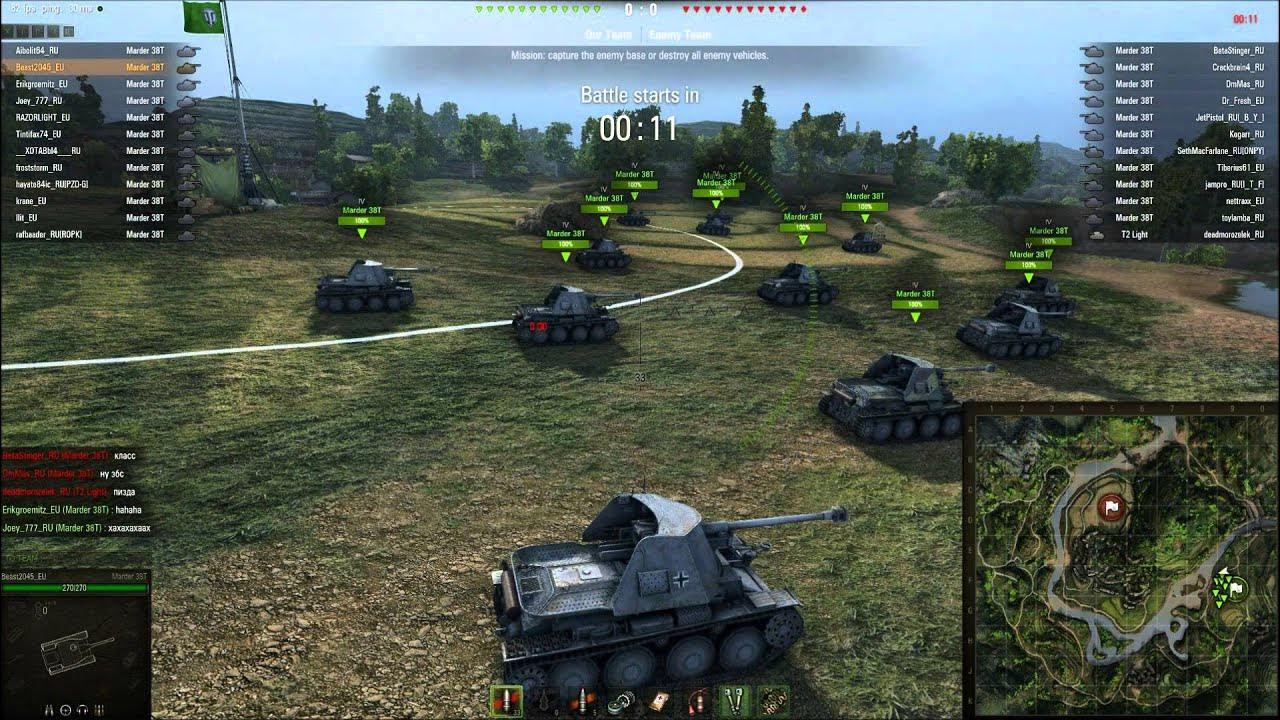Select Dr_Fresh_EU in the enemy list
Screen dimensions: 1280x720
pyautogui.click(x=1242, y=101)
